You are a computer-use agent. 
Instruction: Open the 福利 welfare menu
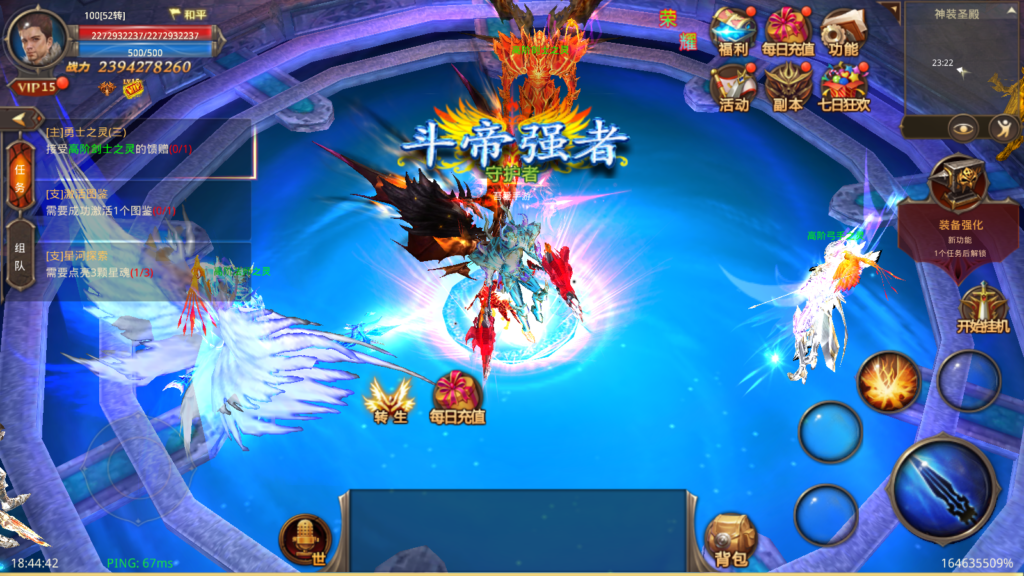[732, 30]
